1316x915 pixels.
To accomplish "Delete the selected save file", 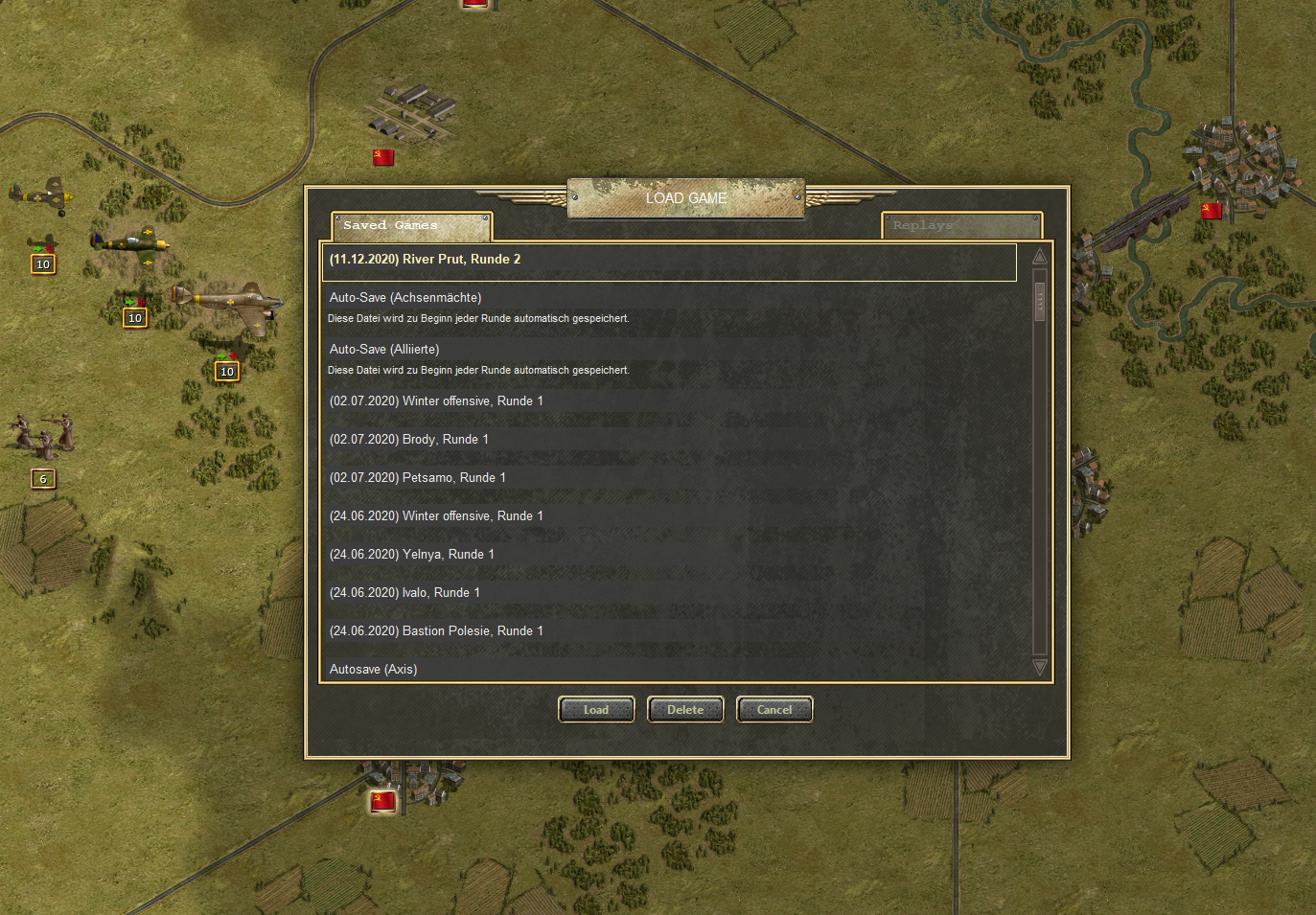I will coord(685,710).
